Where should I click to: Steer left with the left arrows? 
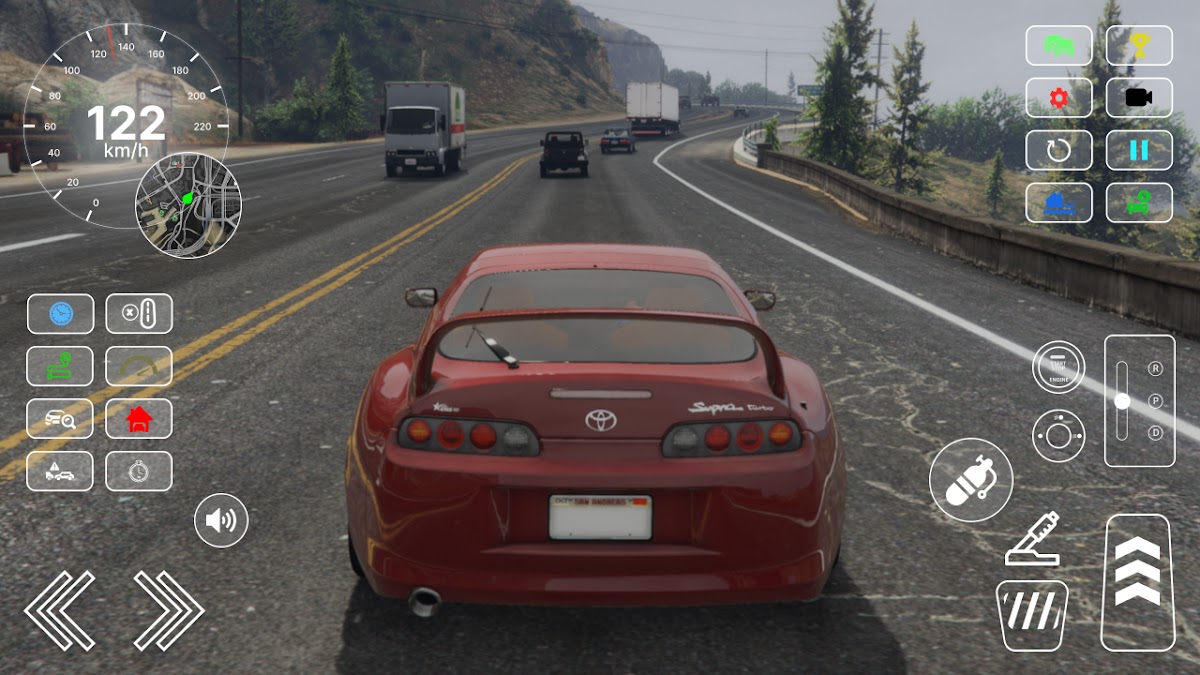(x=60, y=610)
